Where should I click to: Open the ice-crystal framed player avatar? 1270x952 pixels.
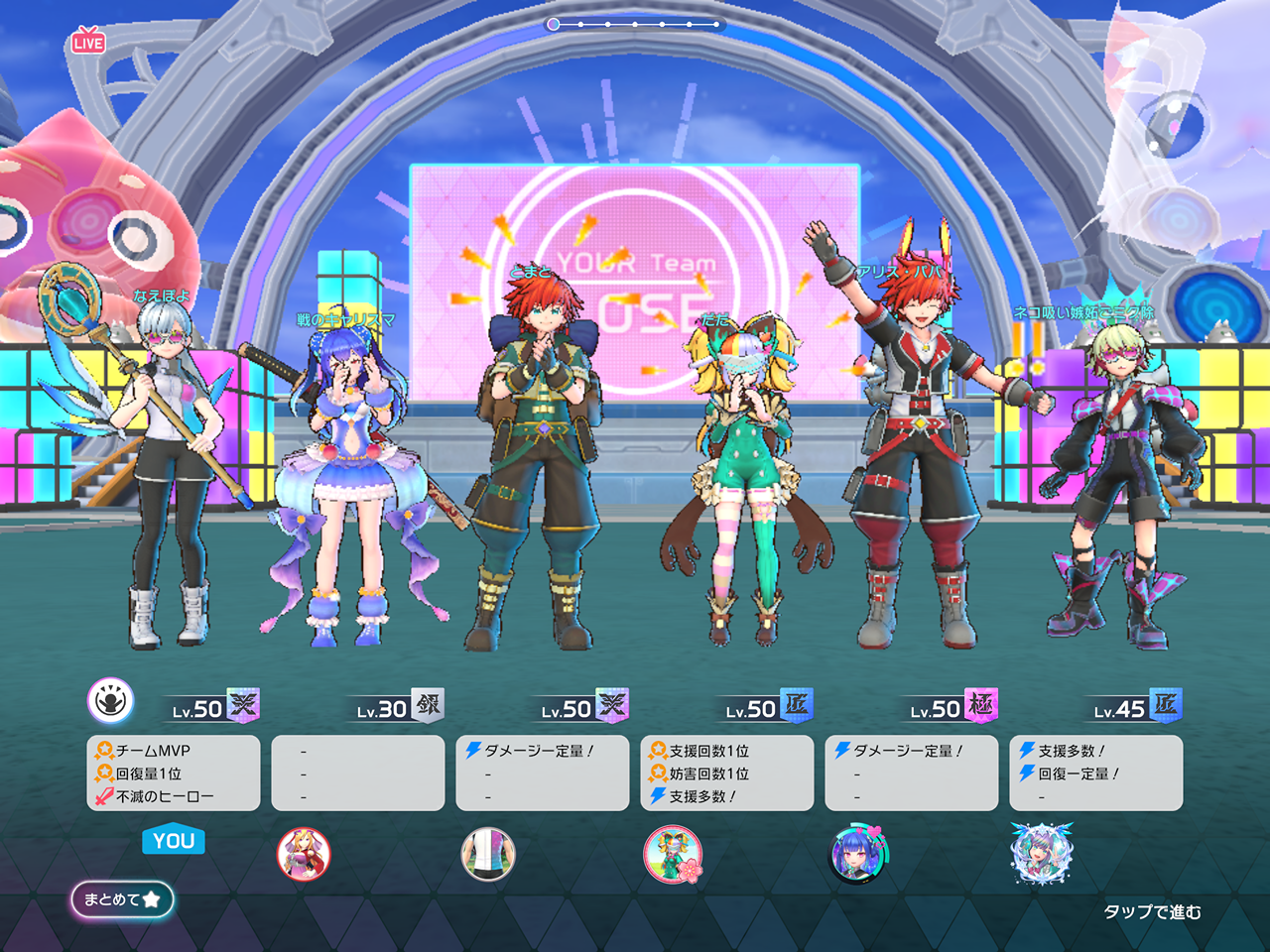click(1042, 853)
